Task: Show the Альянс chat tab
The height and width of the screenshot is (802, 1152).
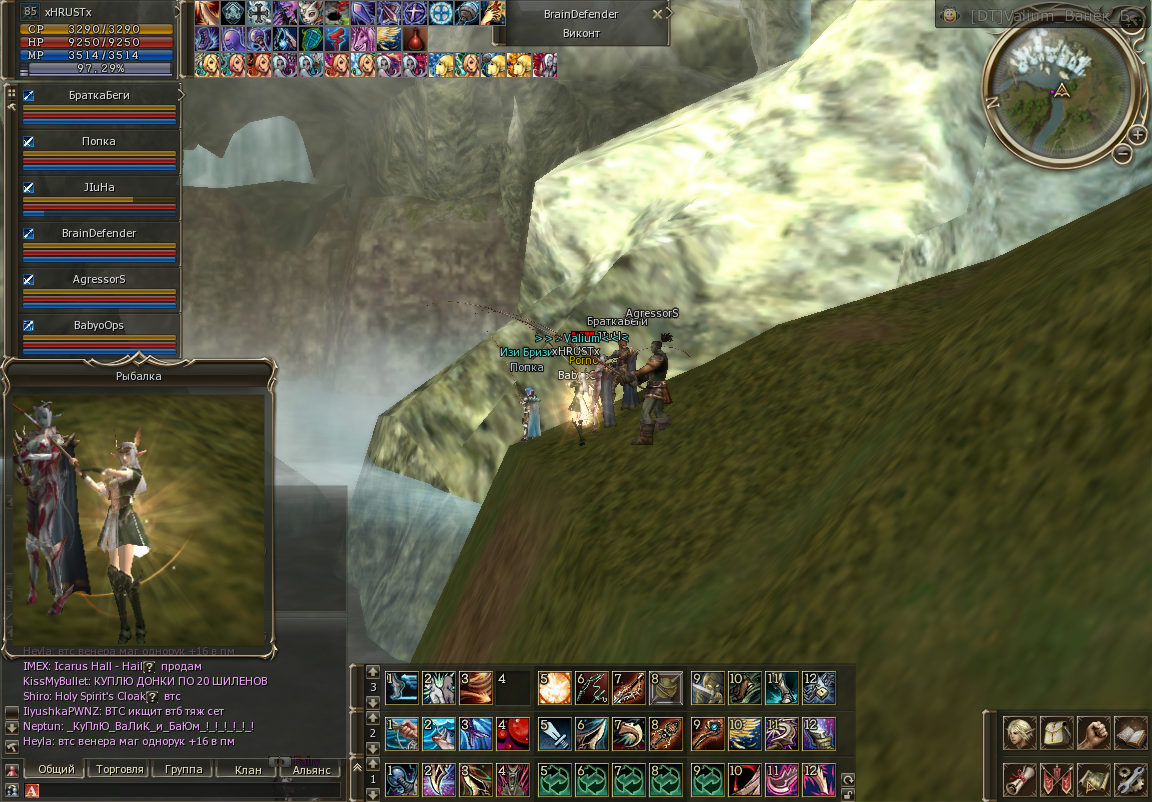Action: (311, 770)
